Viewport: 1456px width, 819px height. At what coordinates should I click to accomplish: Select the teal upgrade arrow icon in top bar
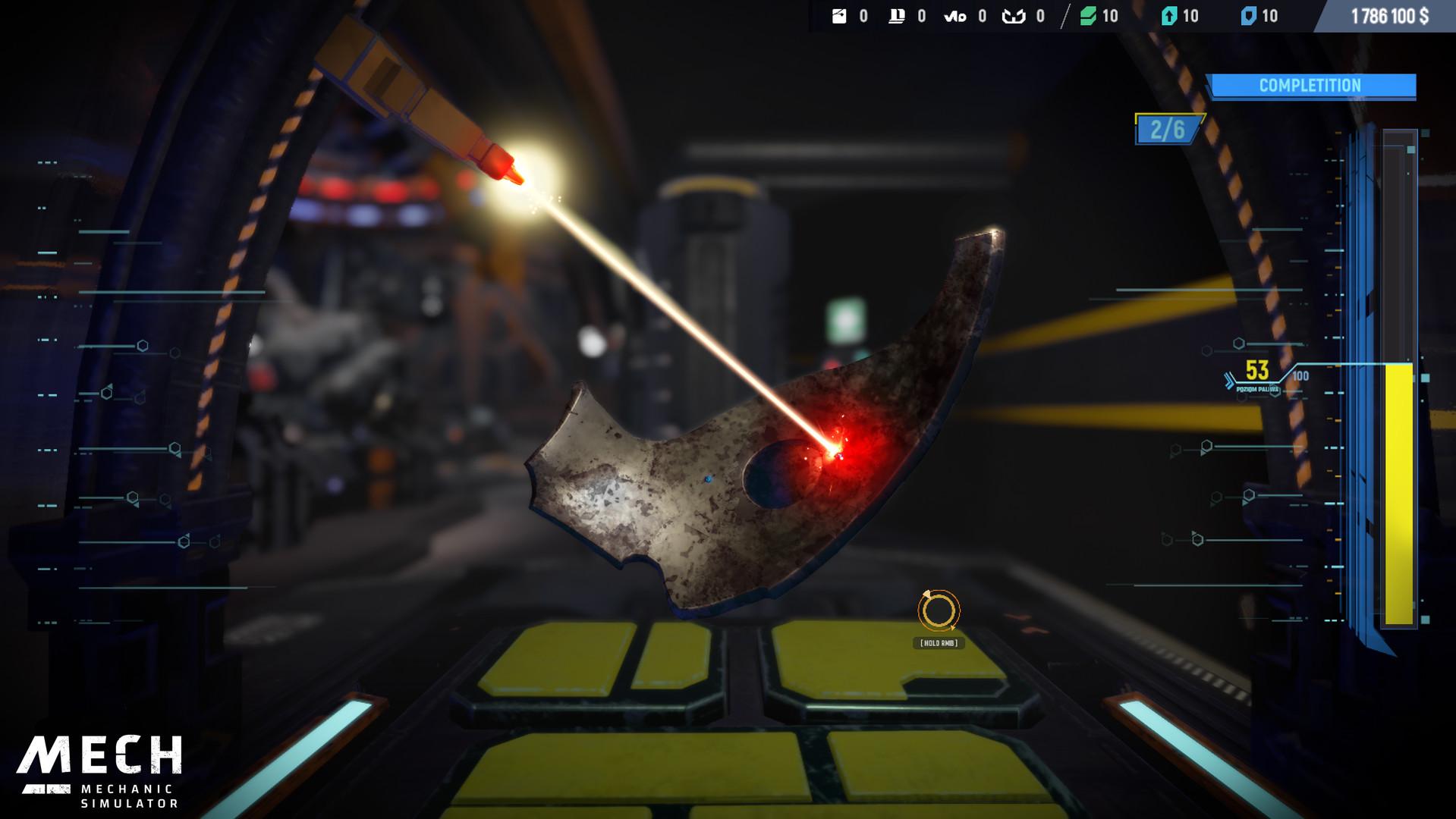click(x=1168, y=14)
